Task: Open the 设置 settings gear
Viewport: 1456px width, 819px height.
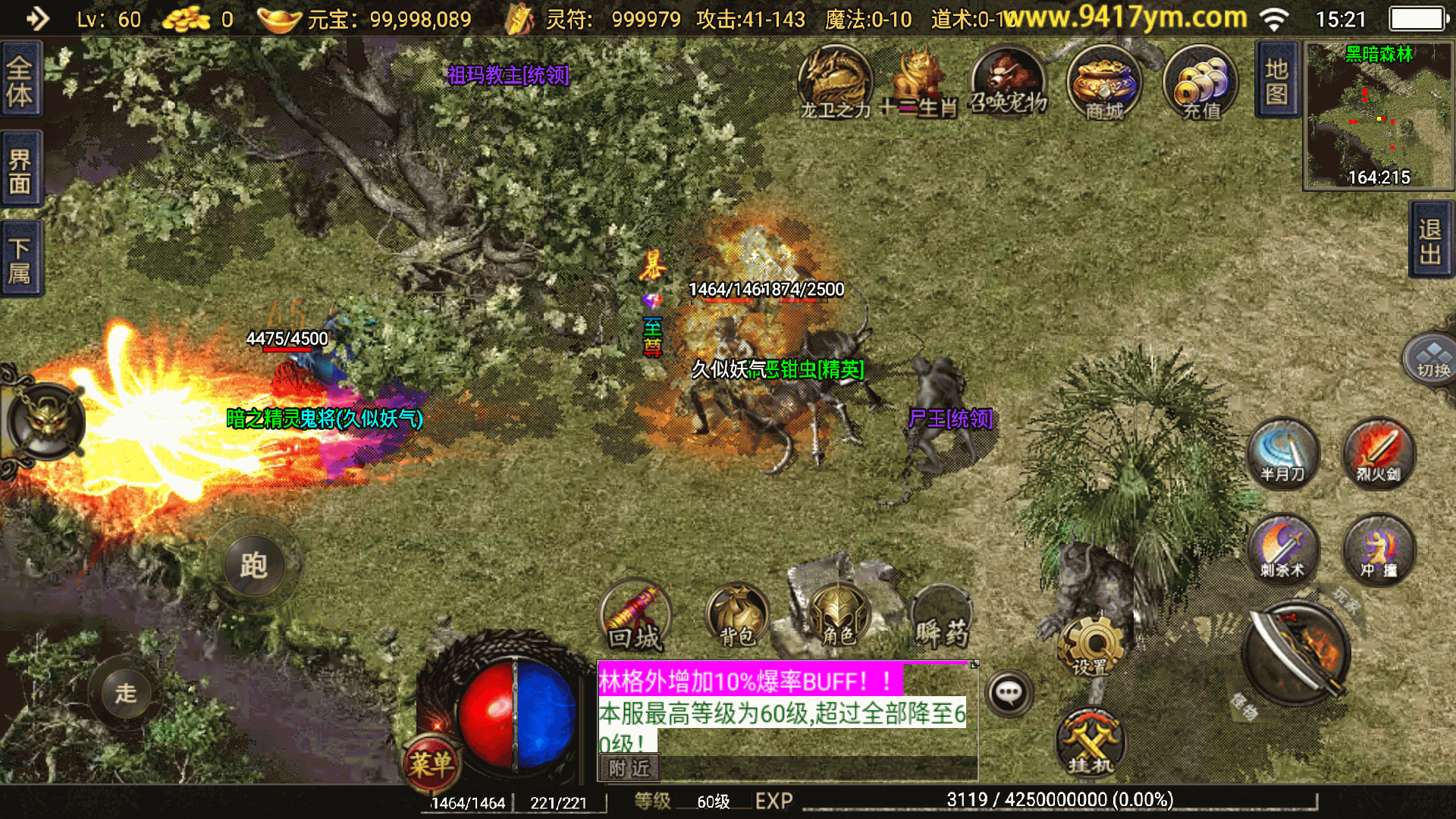Action: [x=1091, y=646]
